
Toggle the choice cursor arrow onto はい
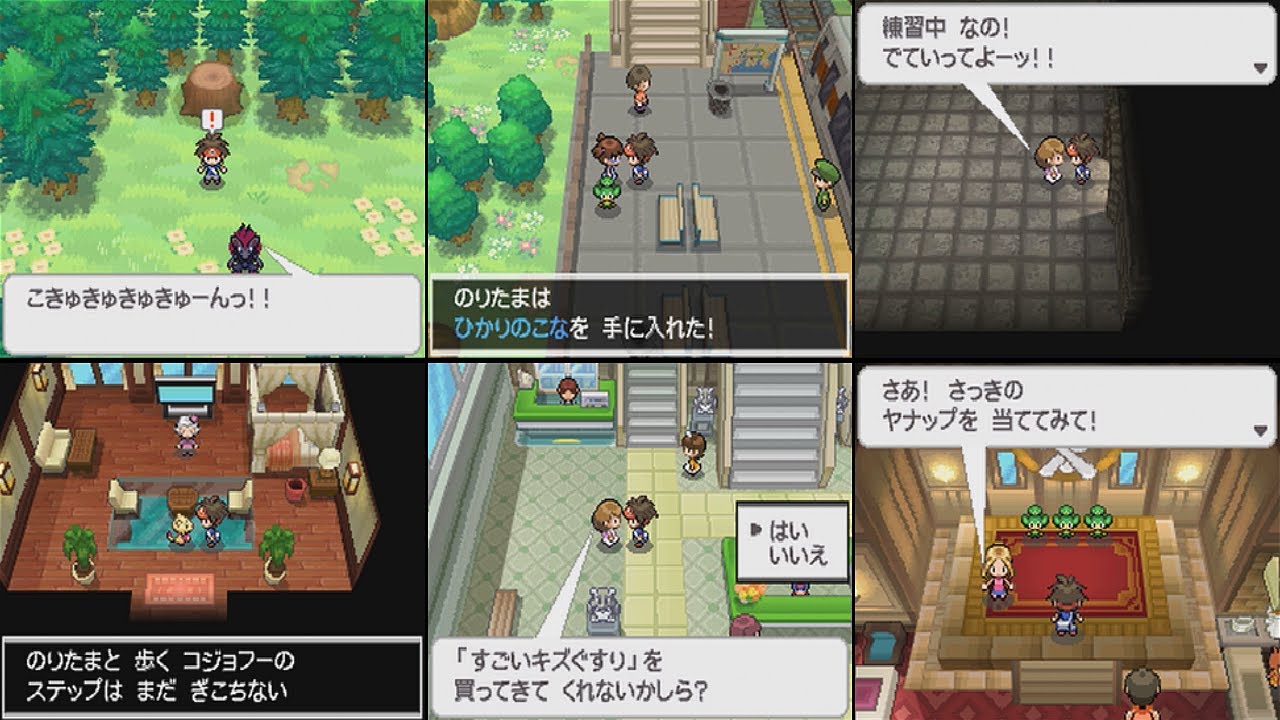(x=755, y=527)
